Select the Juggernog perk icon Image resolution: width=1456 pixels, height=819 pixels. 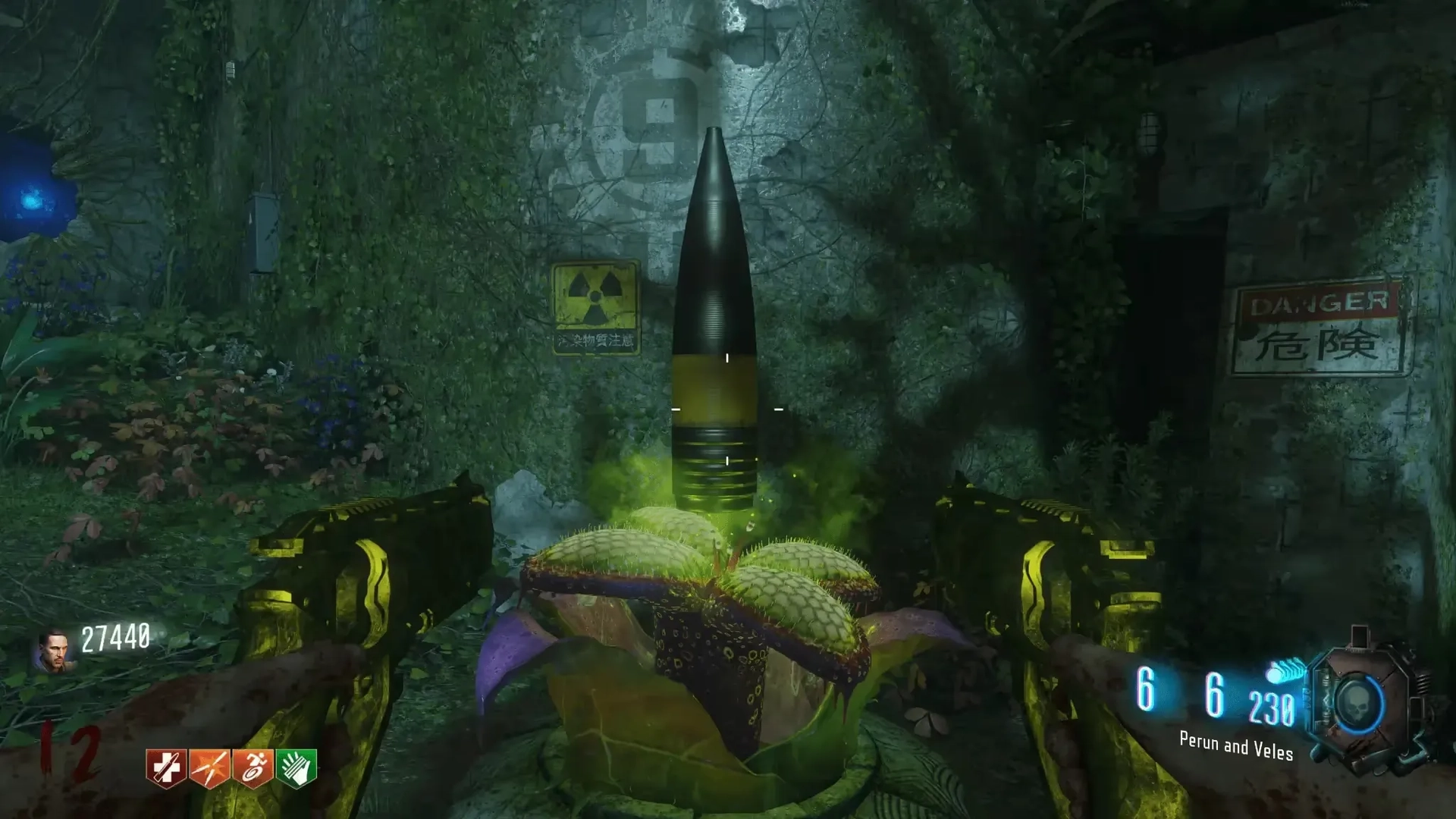click(x=166, y=769)
